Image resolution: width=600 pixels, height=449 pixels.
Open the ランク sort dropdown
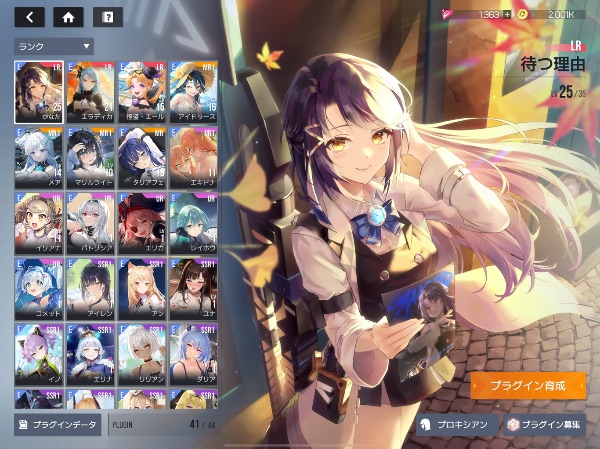click(53, 46)
